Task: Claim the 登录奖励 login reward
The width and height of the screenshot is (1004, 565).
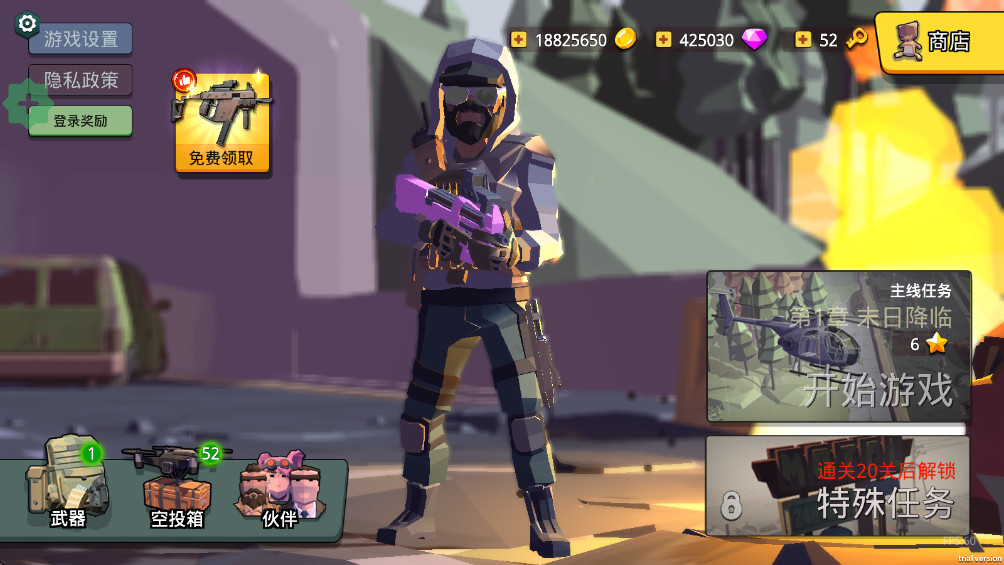Action: (x=80, y=121)
